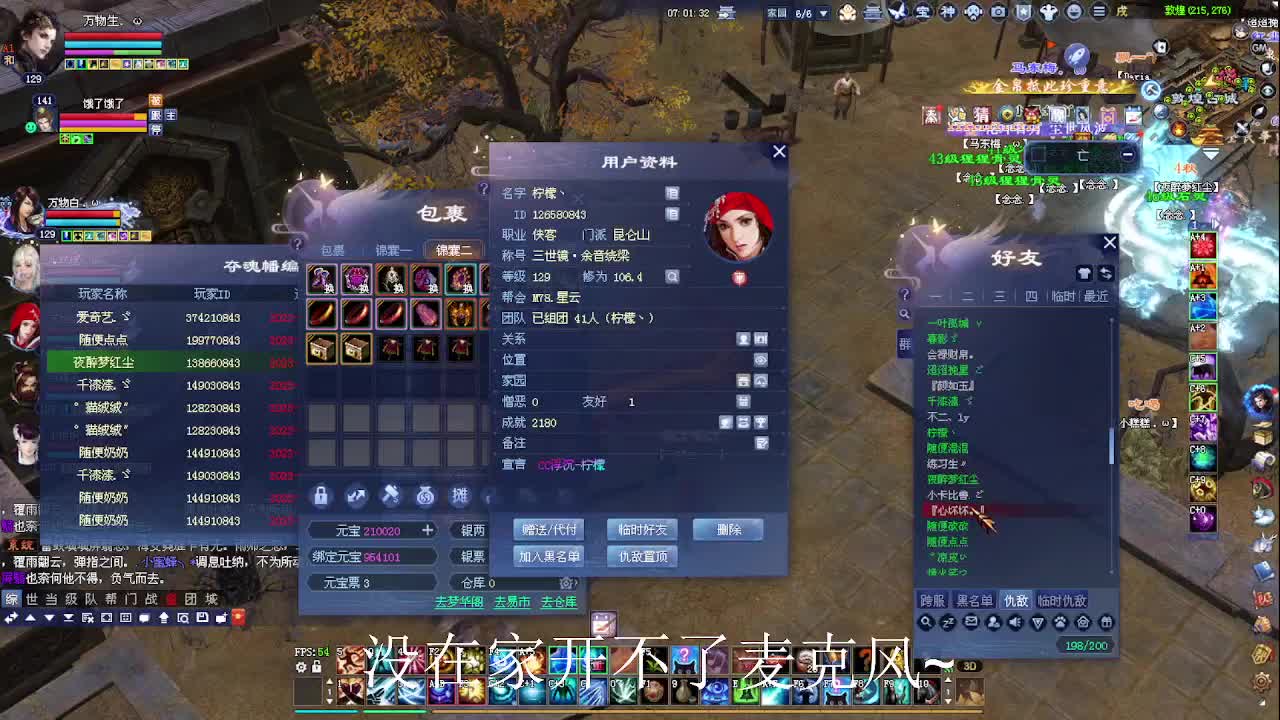Click the hammer icon in the bag panel
This screenshot has height=720, width=1280.
coord(392,495)
